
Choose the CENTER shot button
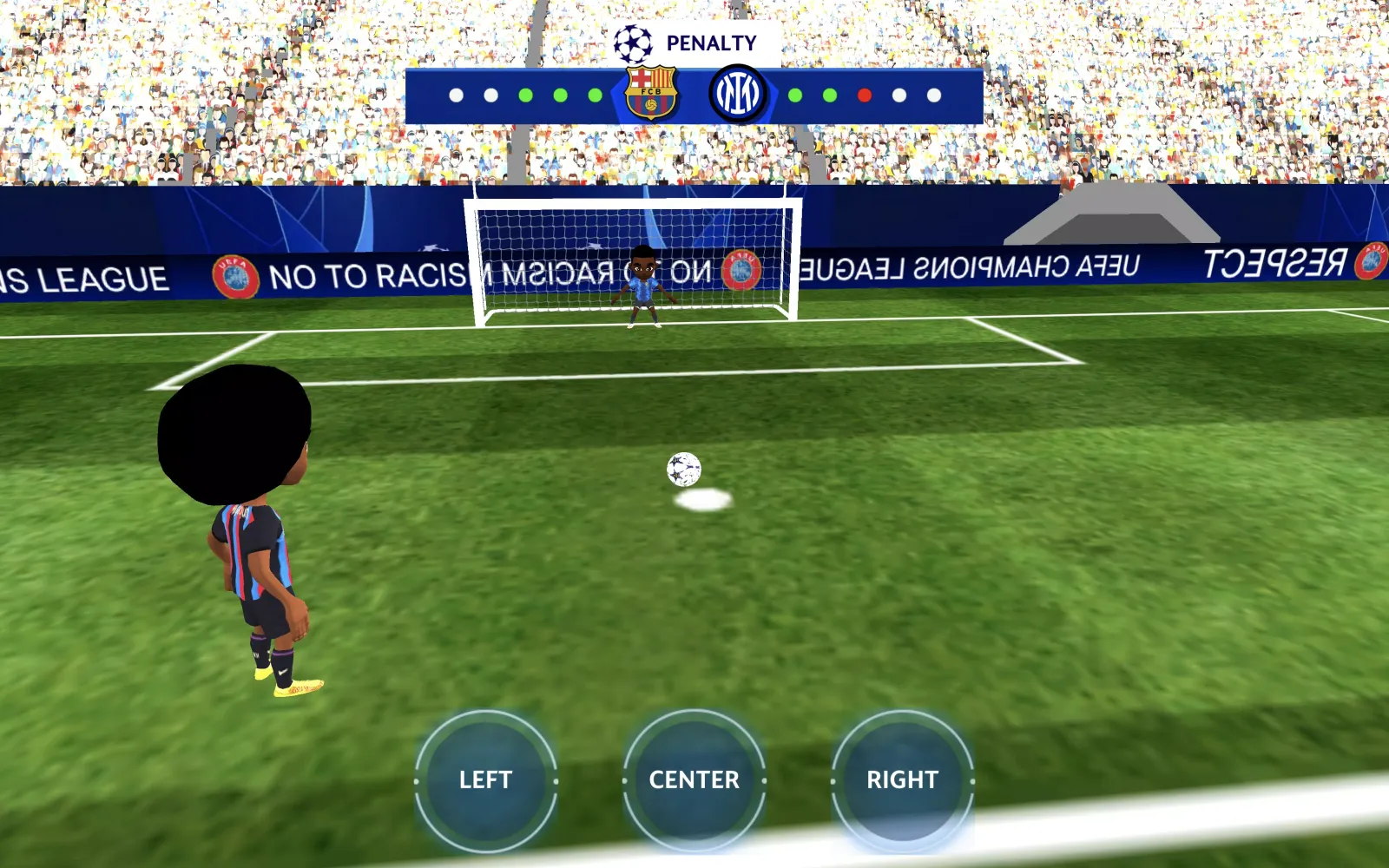(694, 779)
